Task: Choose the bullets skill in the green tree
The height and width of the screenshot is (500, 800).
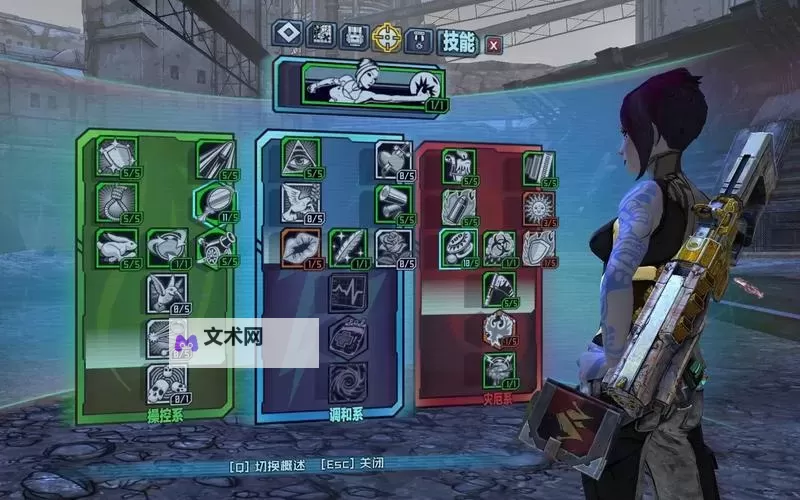Action: (214, 157)
